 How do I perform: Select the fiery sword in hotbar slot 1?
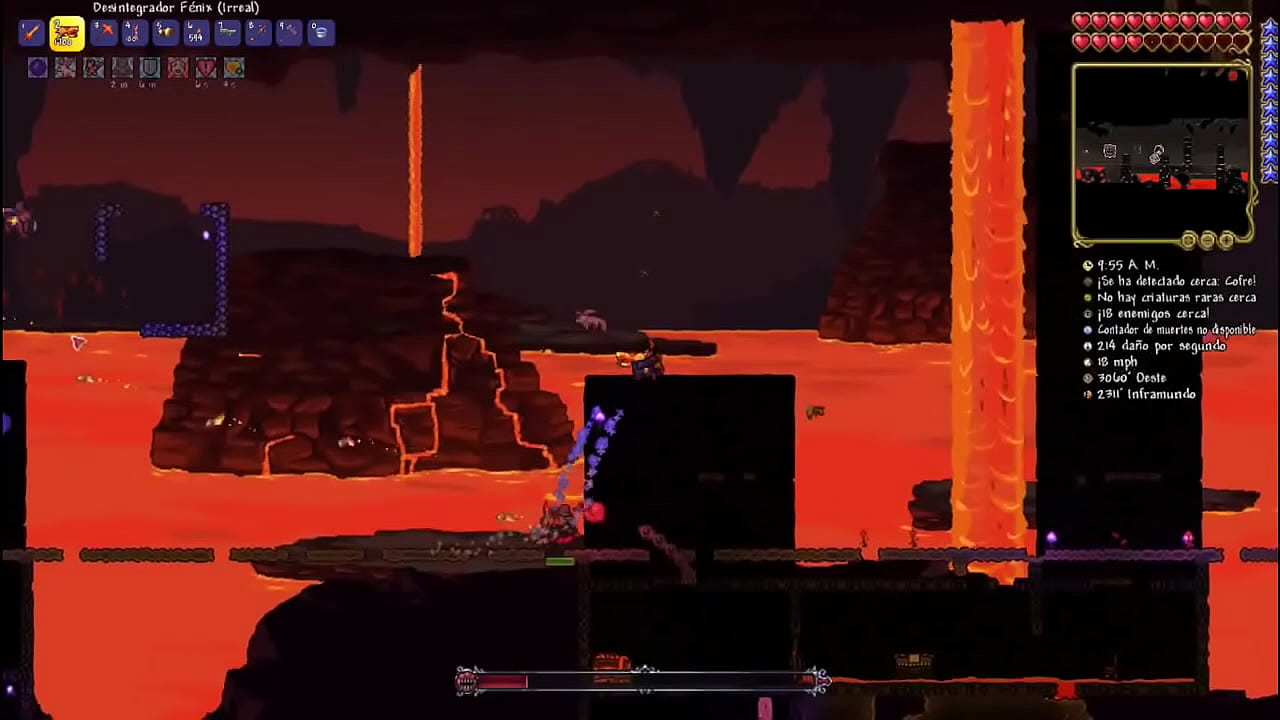(x=32, y=33)
